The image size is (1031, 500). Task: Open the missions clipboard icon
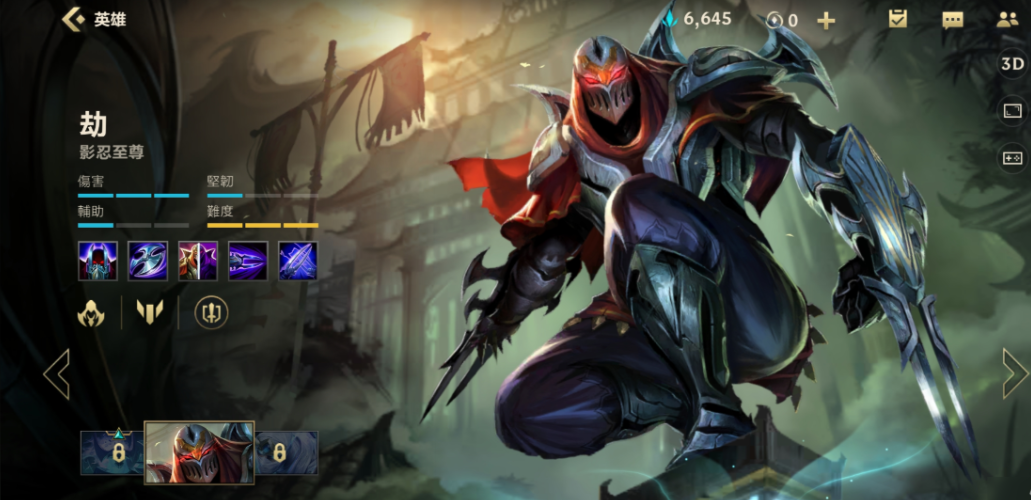(x=897, y=19)
